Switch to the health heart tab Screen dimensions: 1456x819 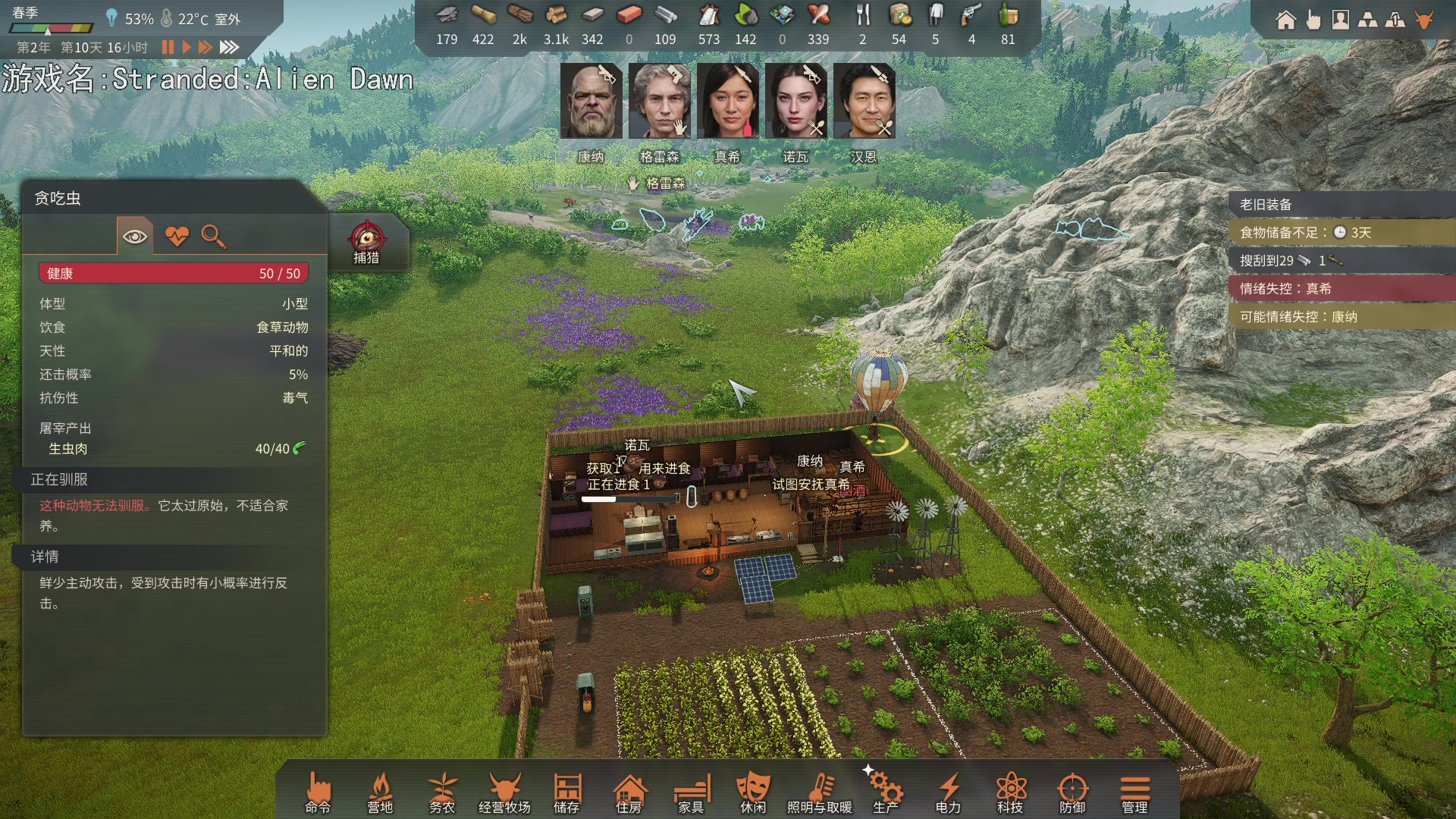(x=177, y=237)
